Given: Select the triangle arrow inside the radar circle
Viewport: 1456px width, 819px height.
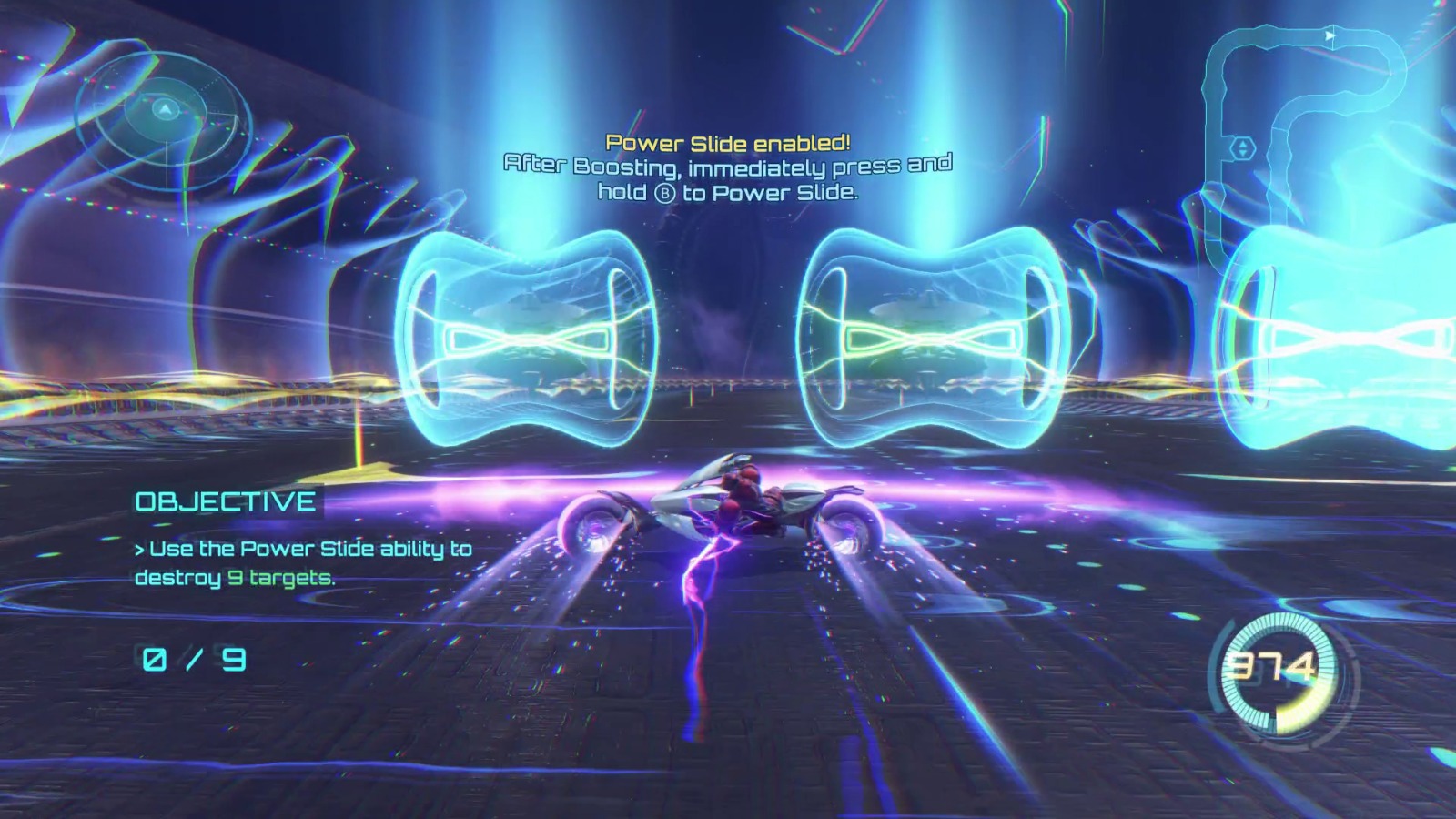Looking at the screenshot, I should pos(166,109).
